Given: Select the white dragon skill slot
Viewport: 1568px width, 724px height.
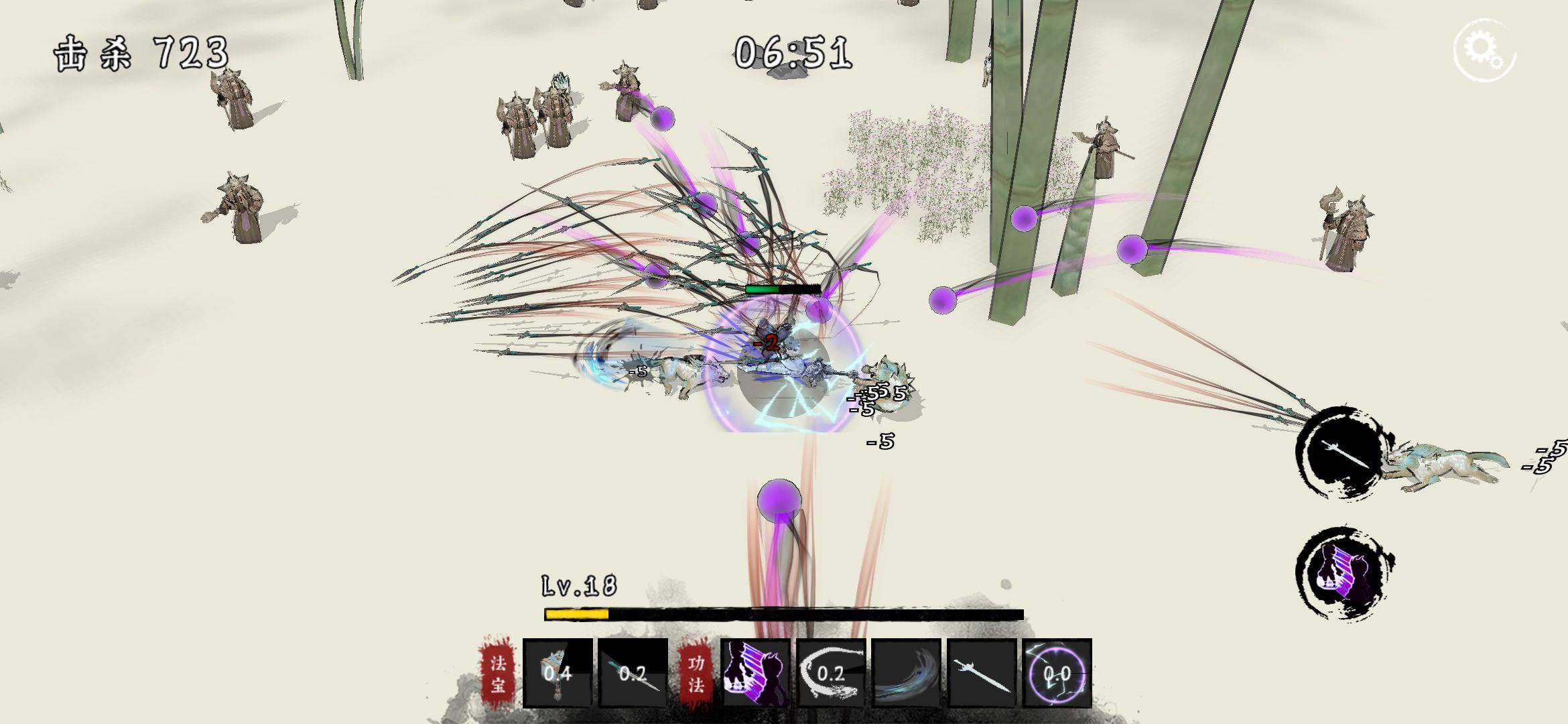Looking at the screenshot, I should click(831, 672).
